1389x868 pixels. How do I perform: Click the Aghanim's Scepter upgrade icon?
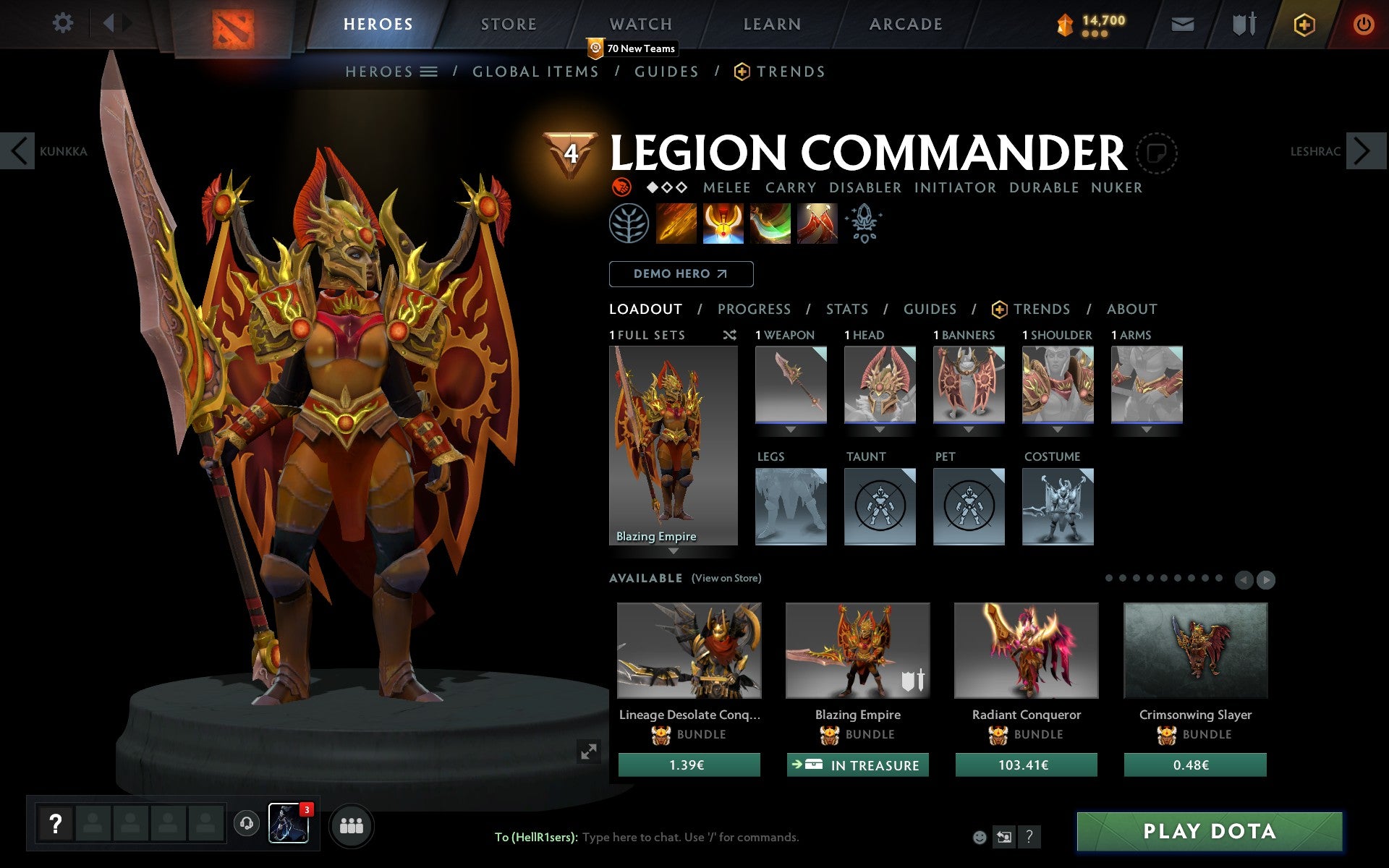(865, 224)
